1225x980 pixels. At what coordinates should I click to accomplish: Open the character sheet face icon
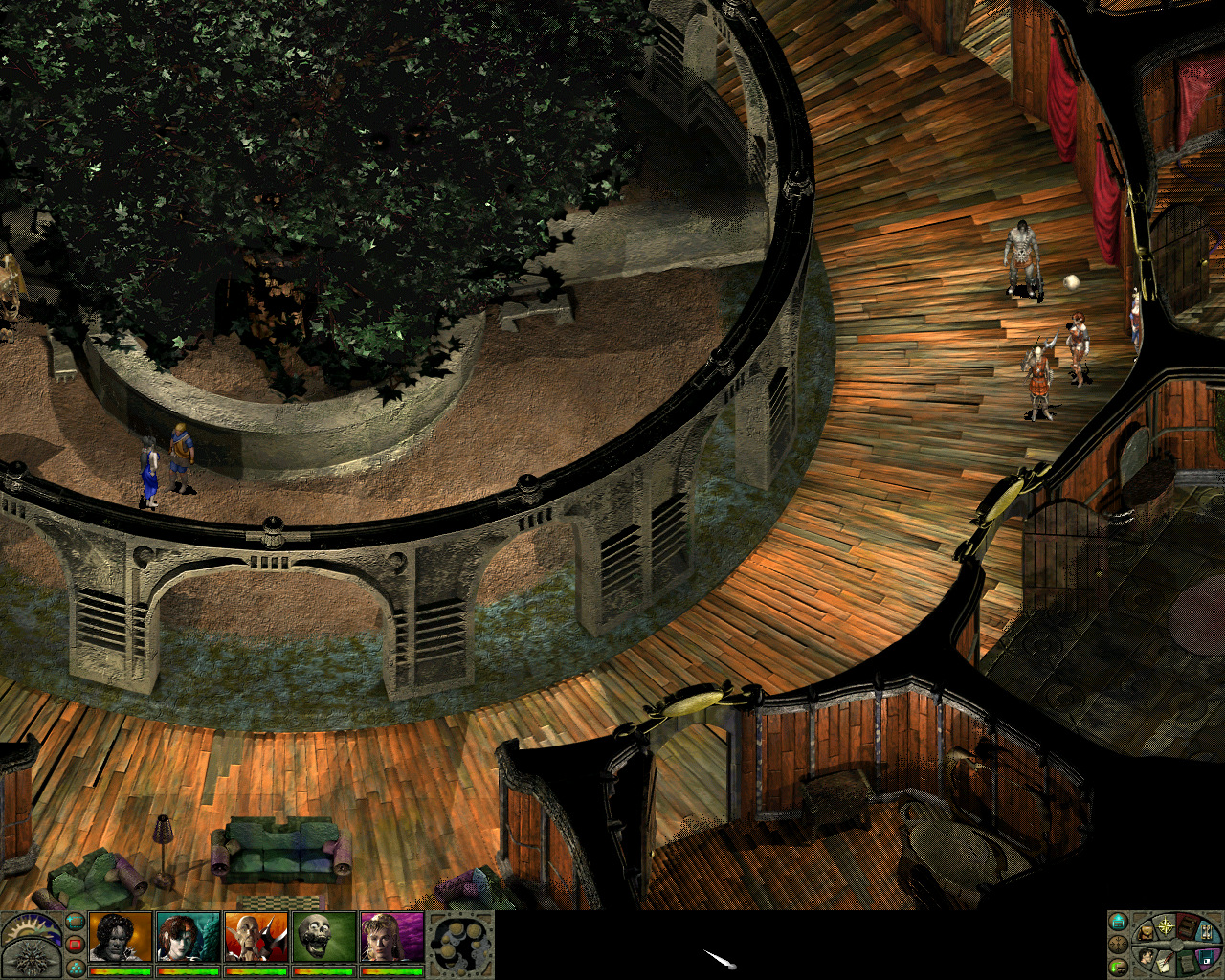pyautogui.click(x=1147, y=957)
